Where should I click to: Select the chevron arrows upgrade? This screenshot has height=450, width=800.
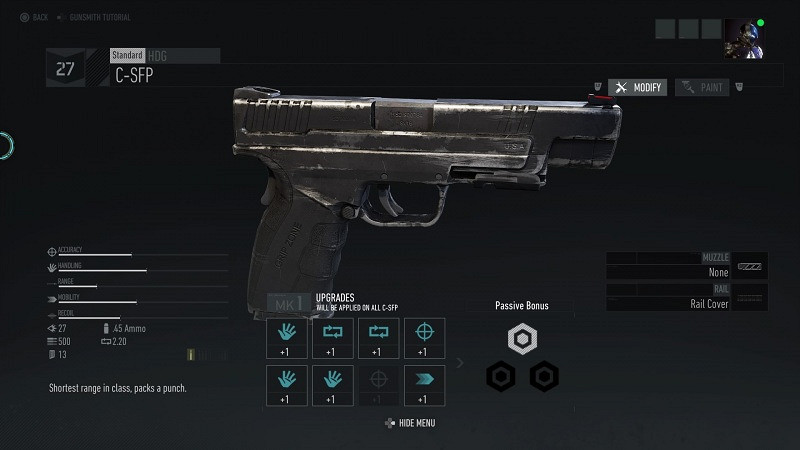point(424,385)
